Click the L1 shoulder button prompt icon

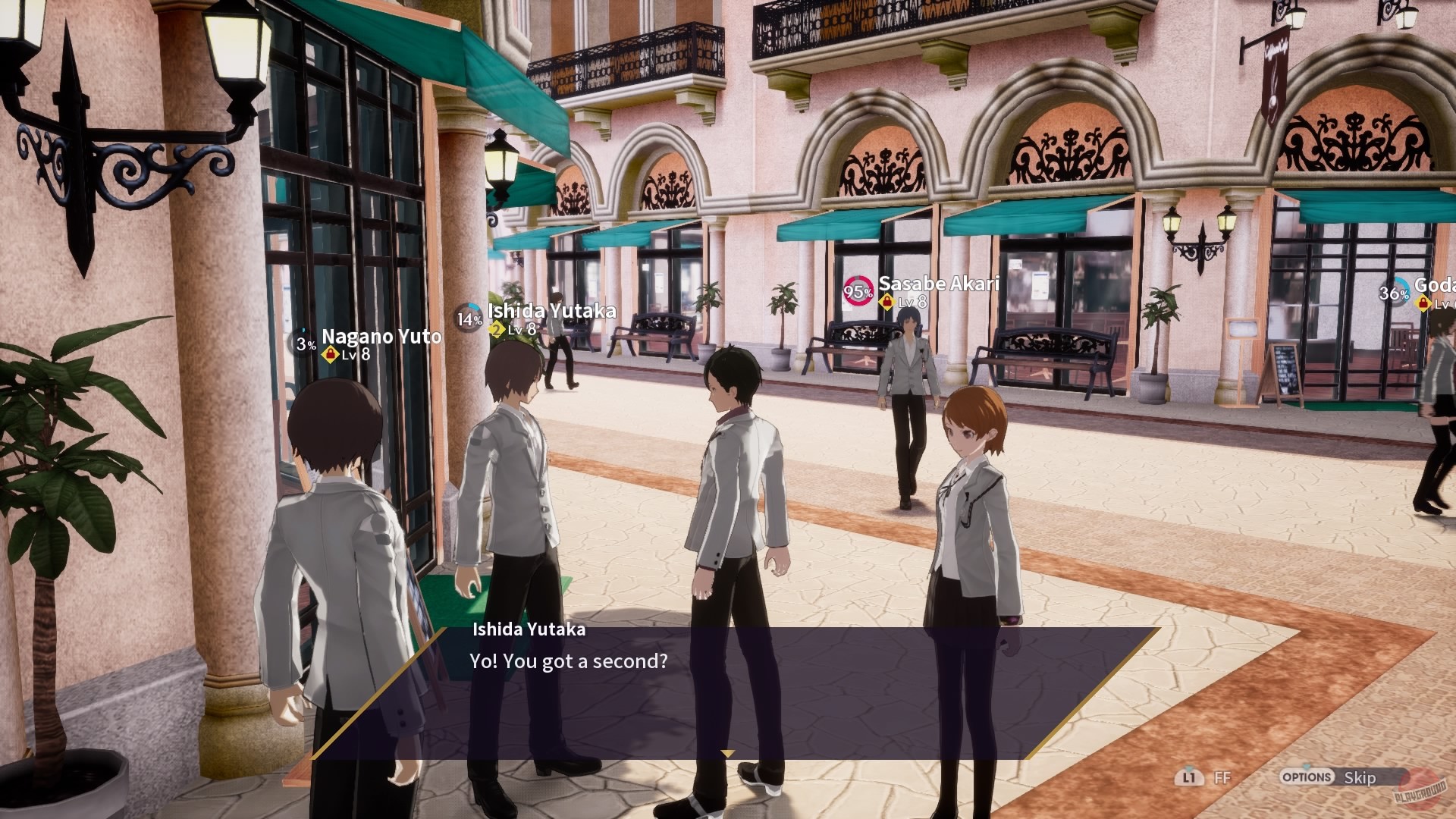(x=1191, y=777)
